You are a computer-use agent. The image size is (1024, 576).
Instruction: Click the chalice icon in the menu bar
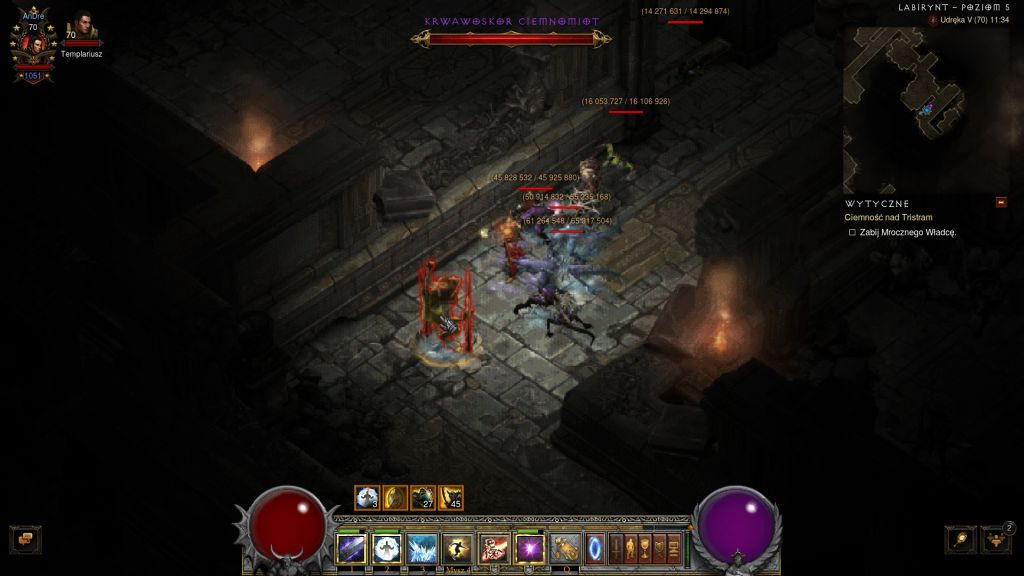645,548
